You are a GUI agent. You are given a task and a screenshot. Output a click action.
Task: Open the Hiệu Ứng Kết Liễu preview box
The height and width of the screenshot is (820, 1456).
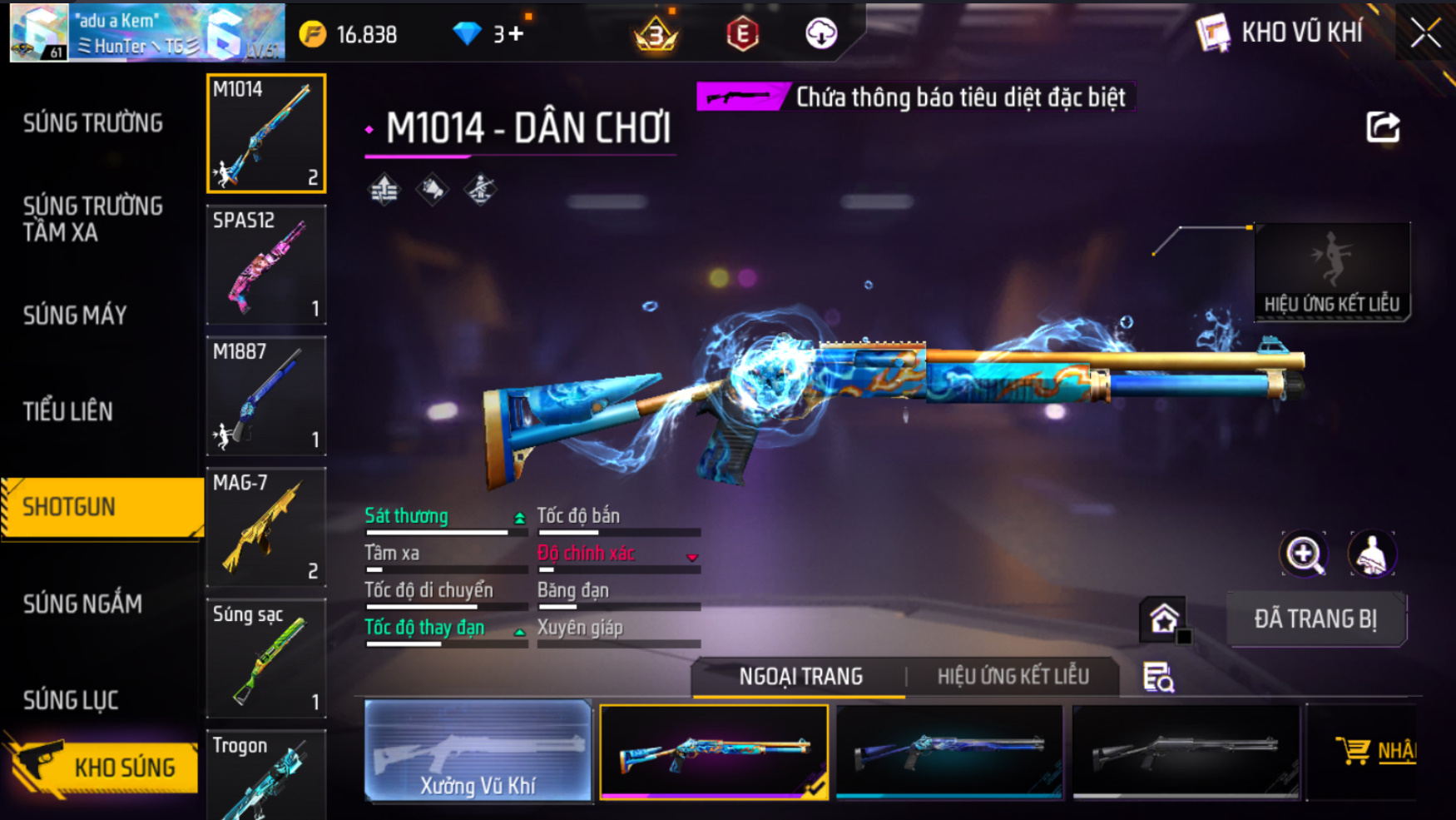[x=1331, y=271]
